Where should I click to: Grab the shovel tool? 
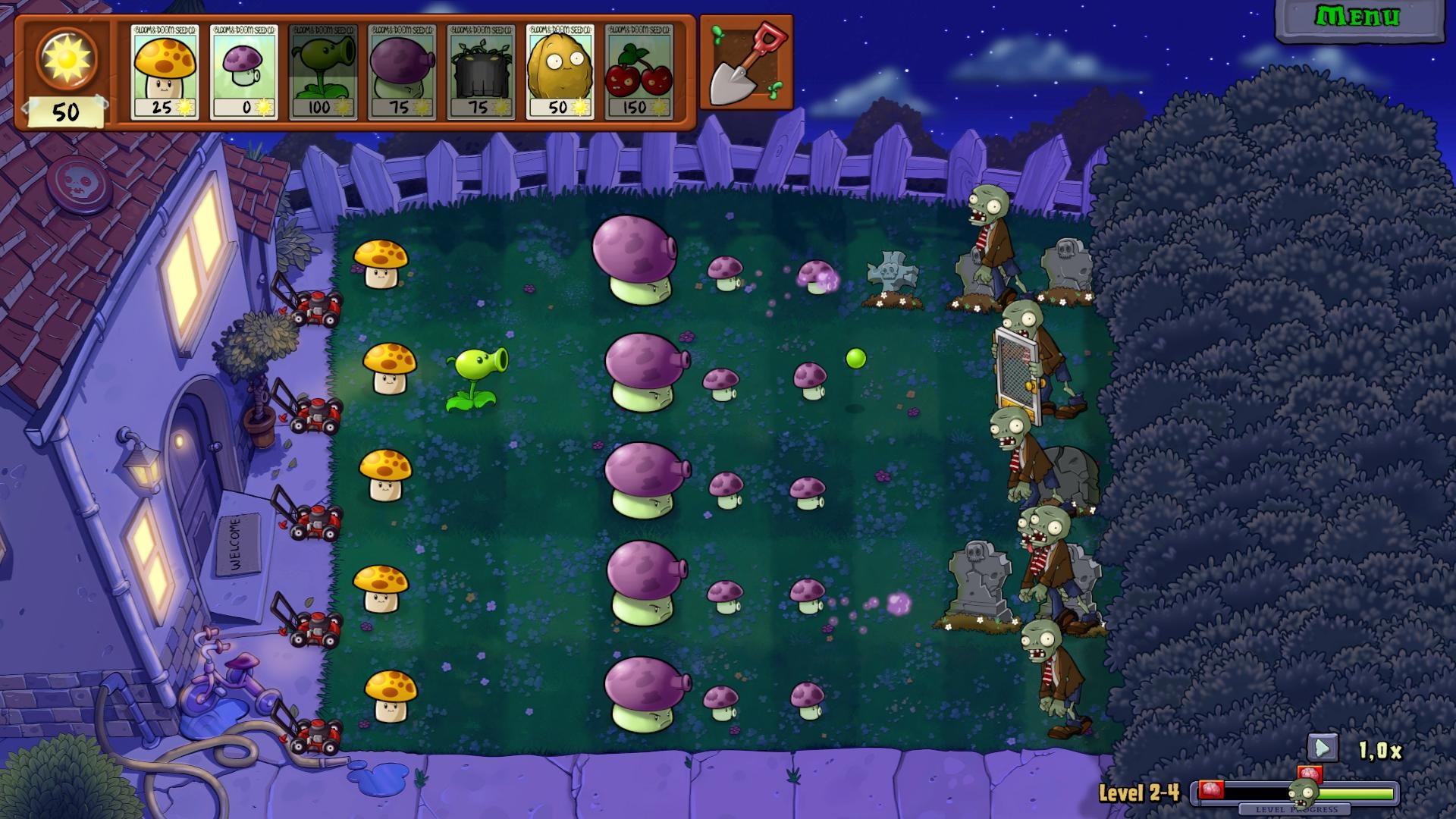(745, 63)
